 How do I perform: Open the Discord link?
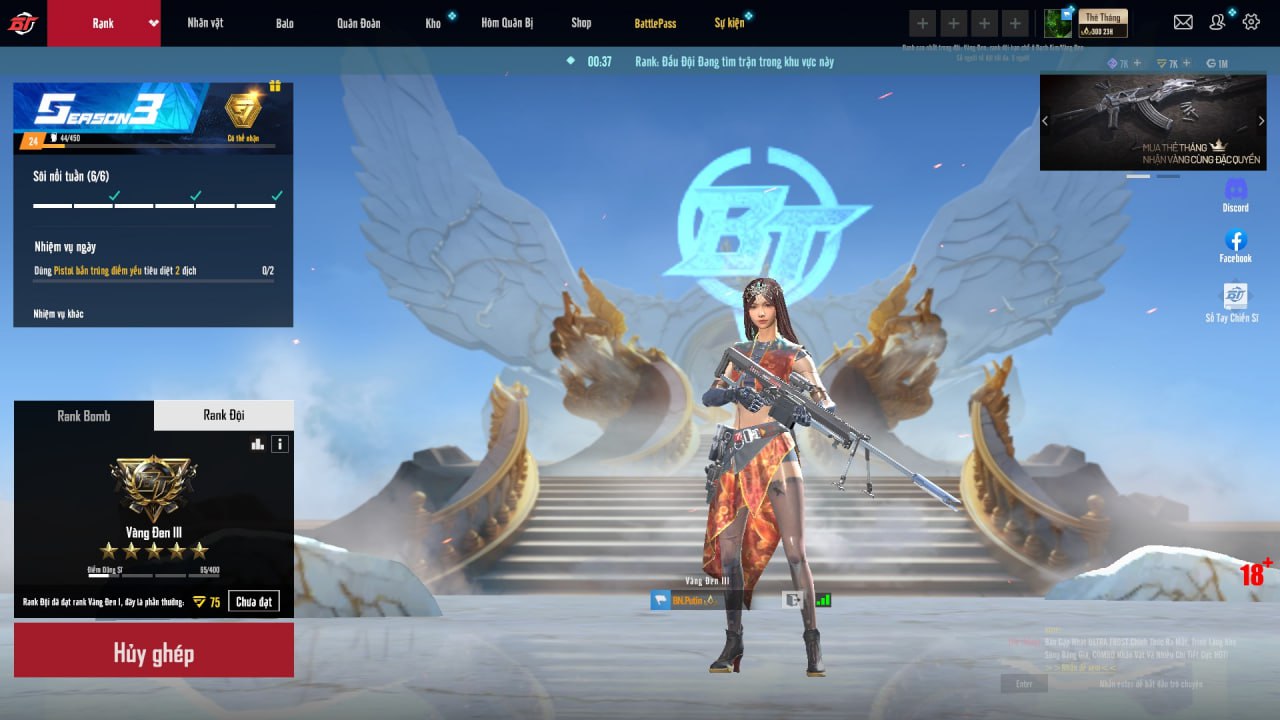pyautogui.click(x=1236, y=194)
